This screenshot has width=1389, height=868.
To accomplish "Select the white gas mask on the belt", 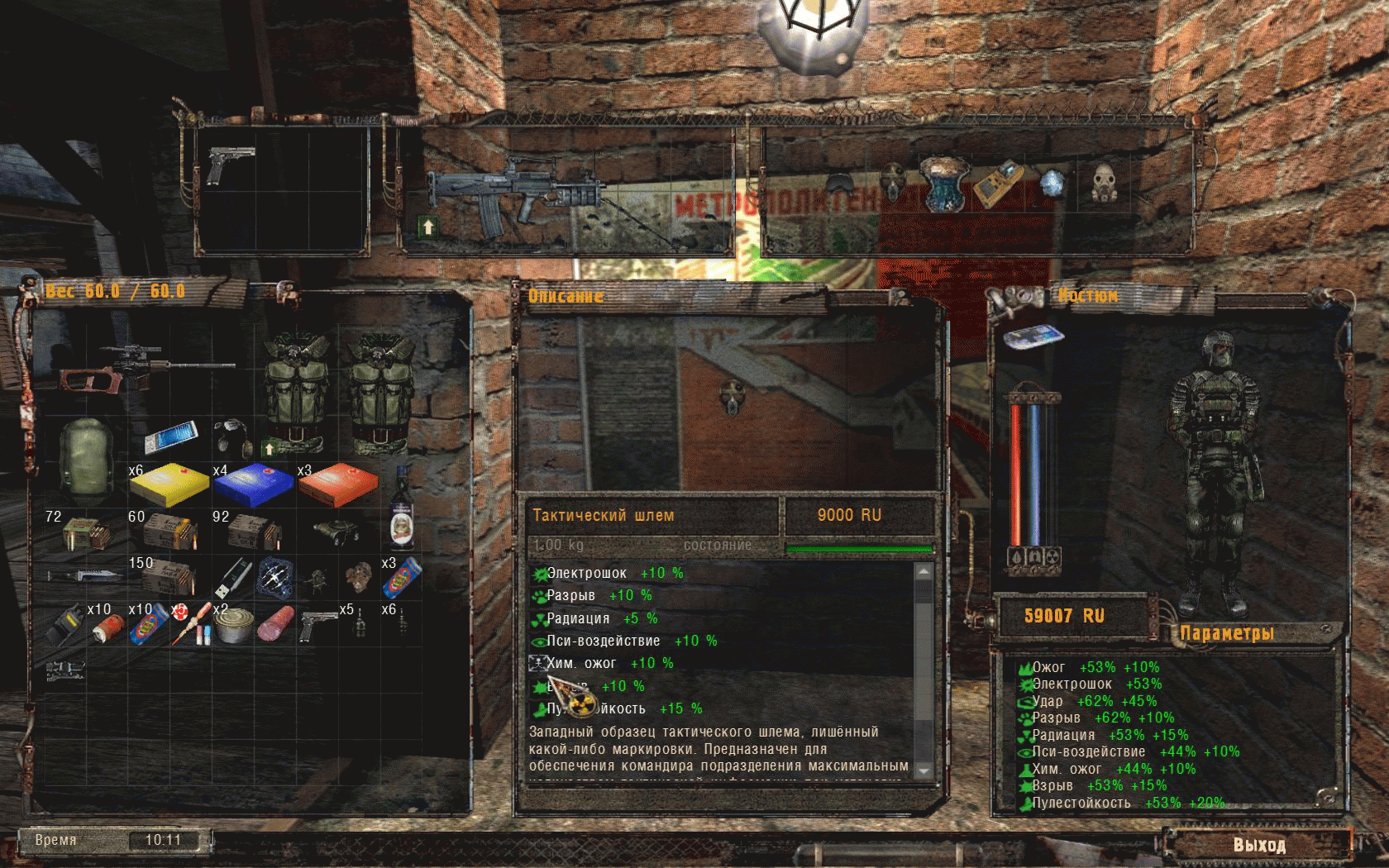I will coord(1105,182).
